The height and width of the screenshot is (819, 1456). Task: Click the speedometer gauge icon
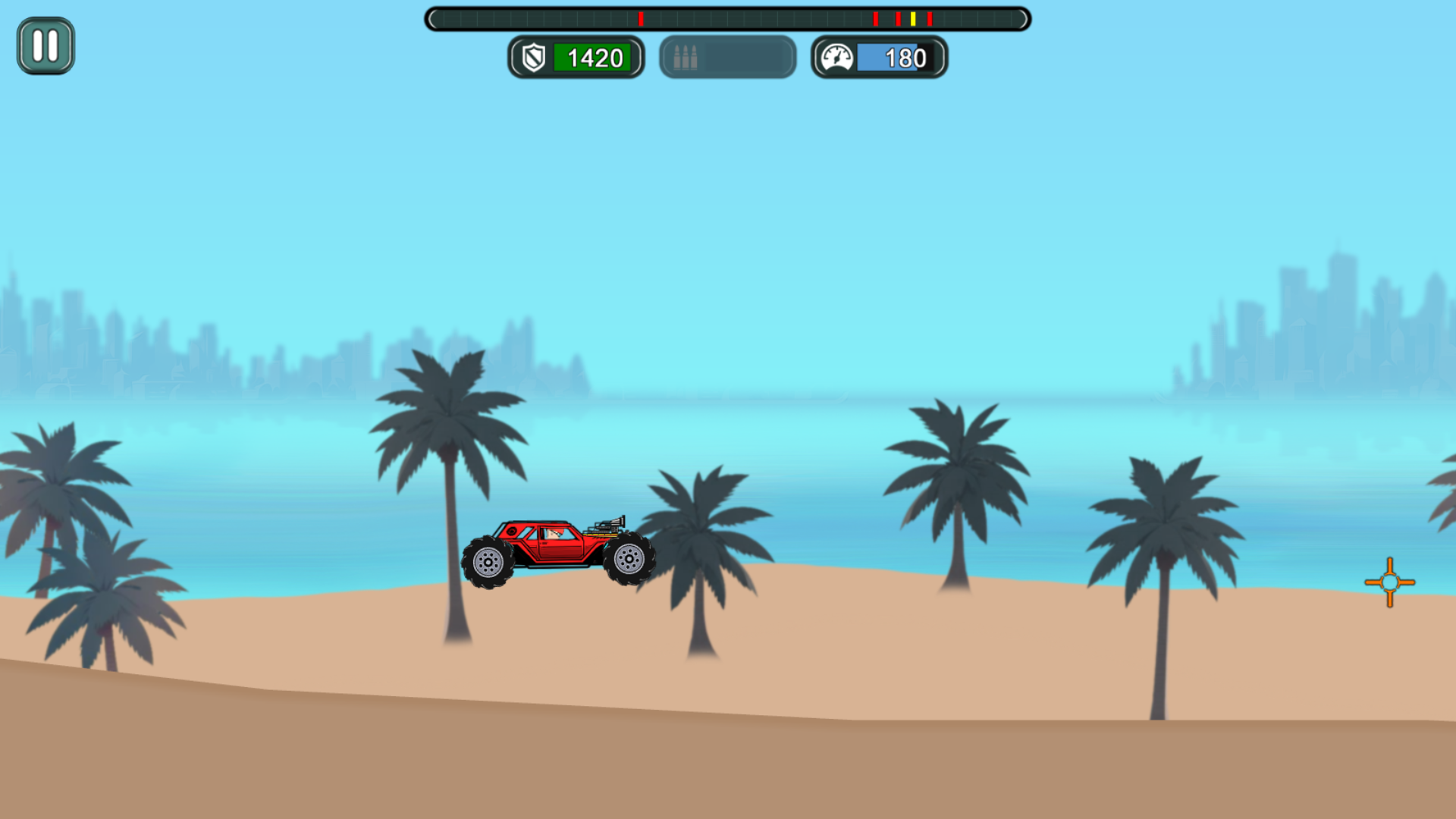(x=837, y=56)
